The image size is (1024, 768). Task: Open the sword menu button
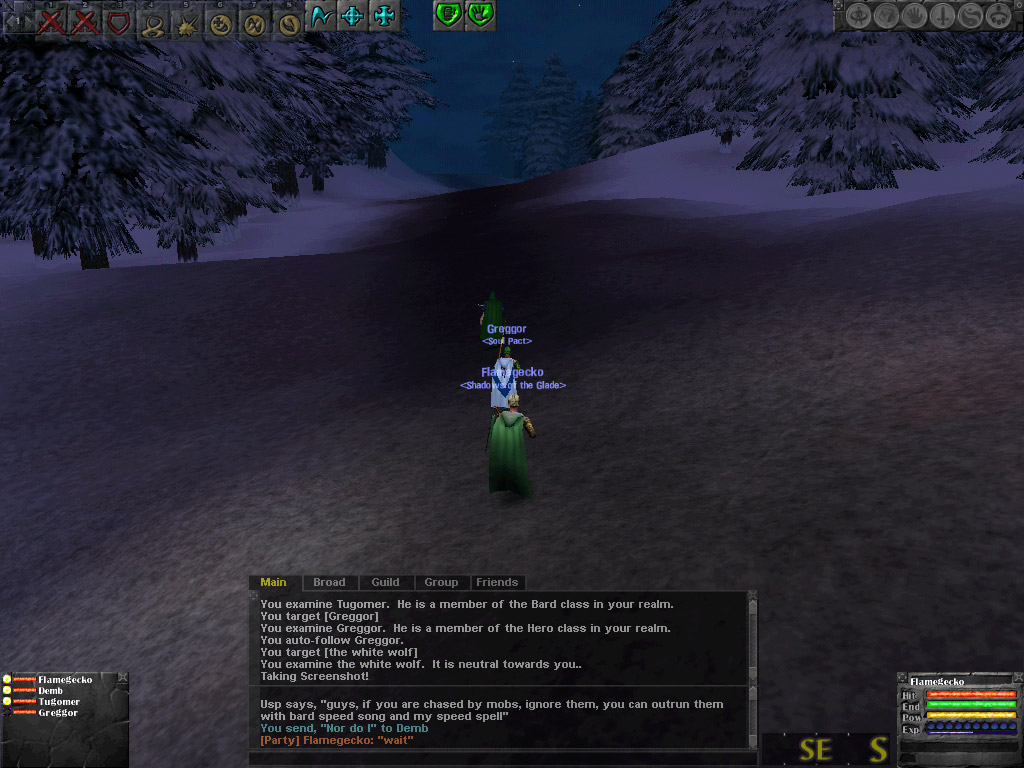[x=942, y=16]
